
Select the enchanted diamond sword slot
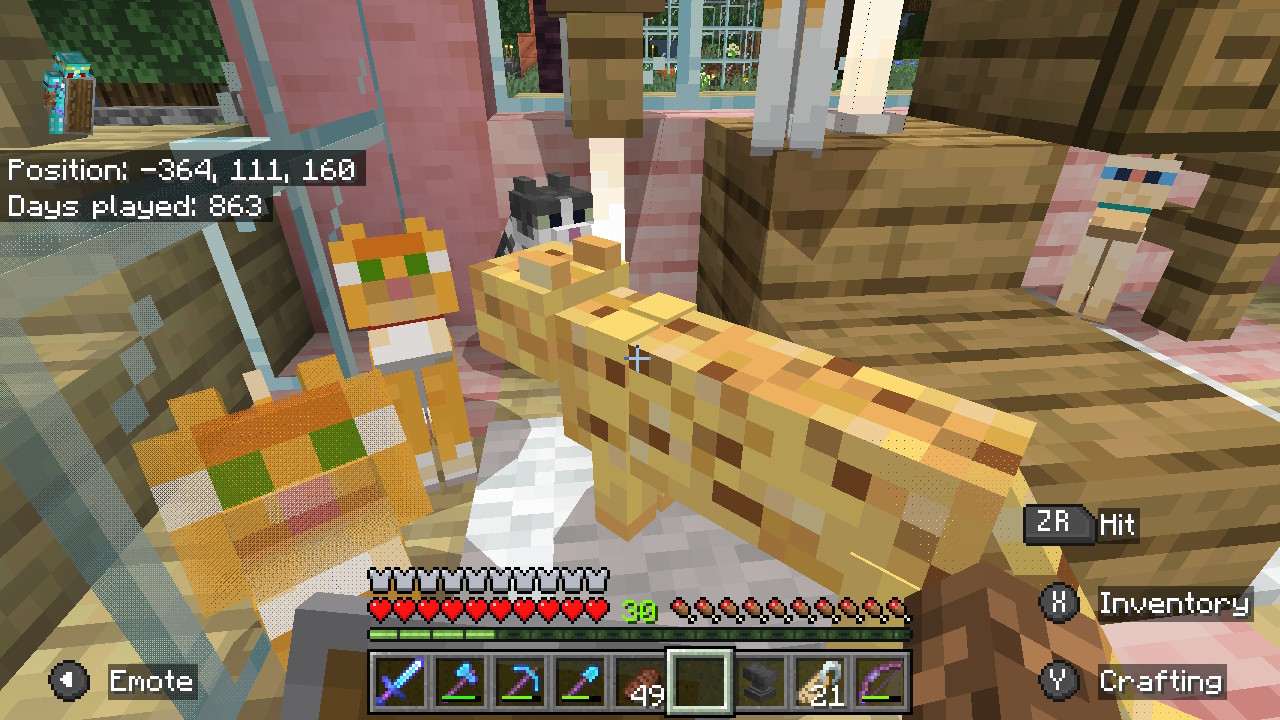tap(397, 682)
